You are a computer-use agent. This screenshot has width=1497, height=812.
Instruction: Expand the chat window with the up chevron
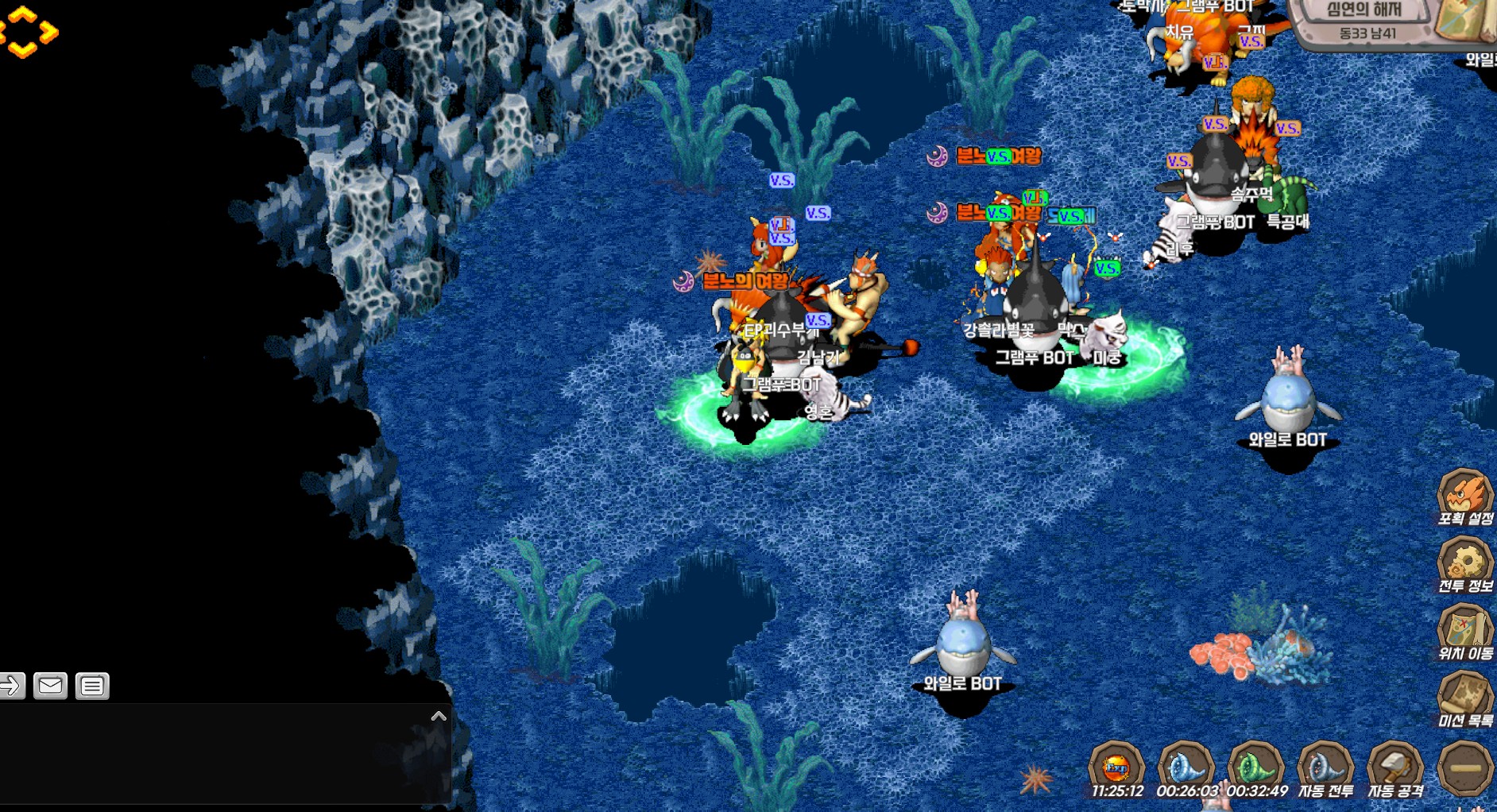coord(439,716)
